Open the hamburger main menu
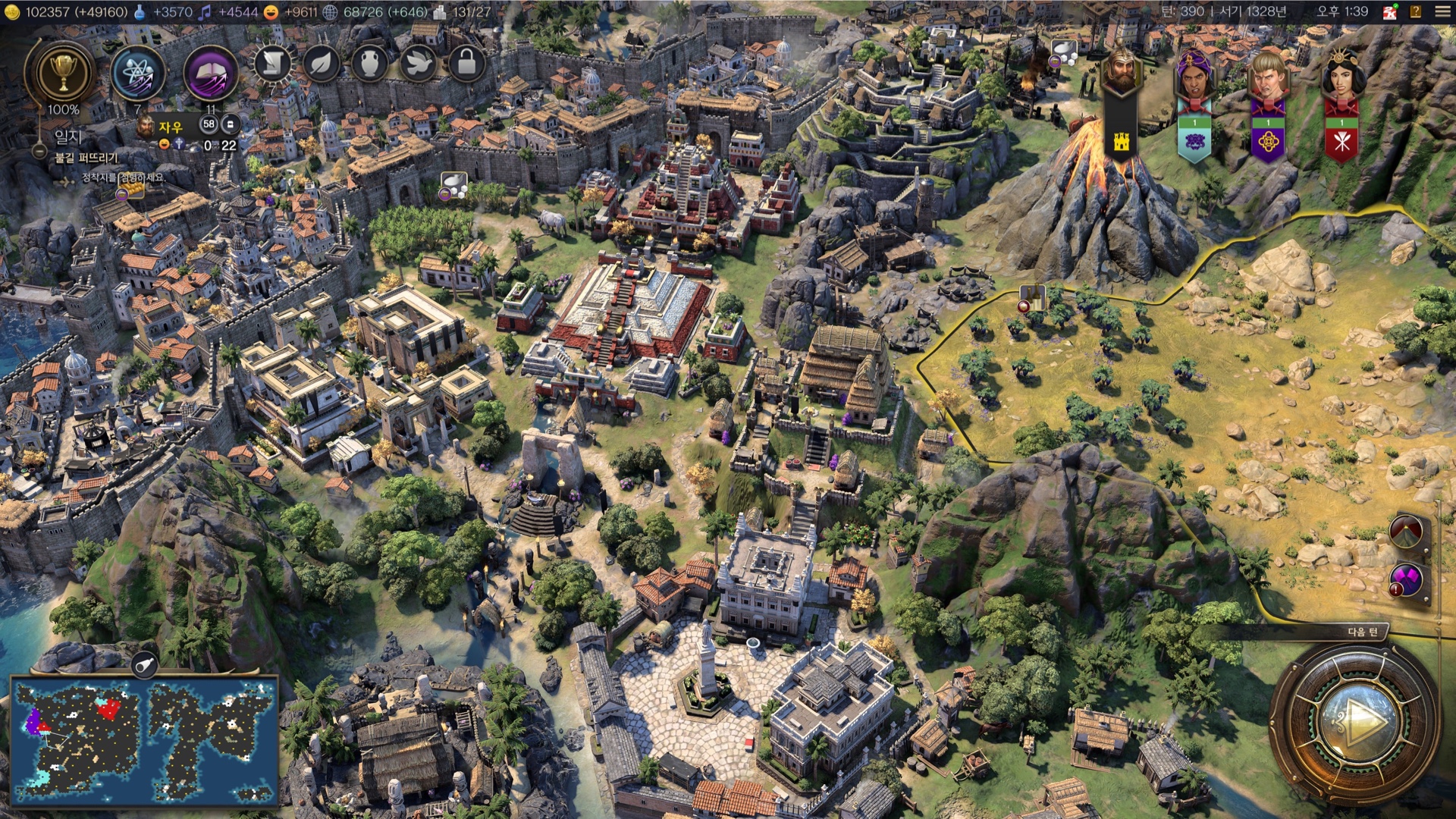The width and height of the screenshot is (1456, 819). click(1442, 11)
